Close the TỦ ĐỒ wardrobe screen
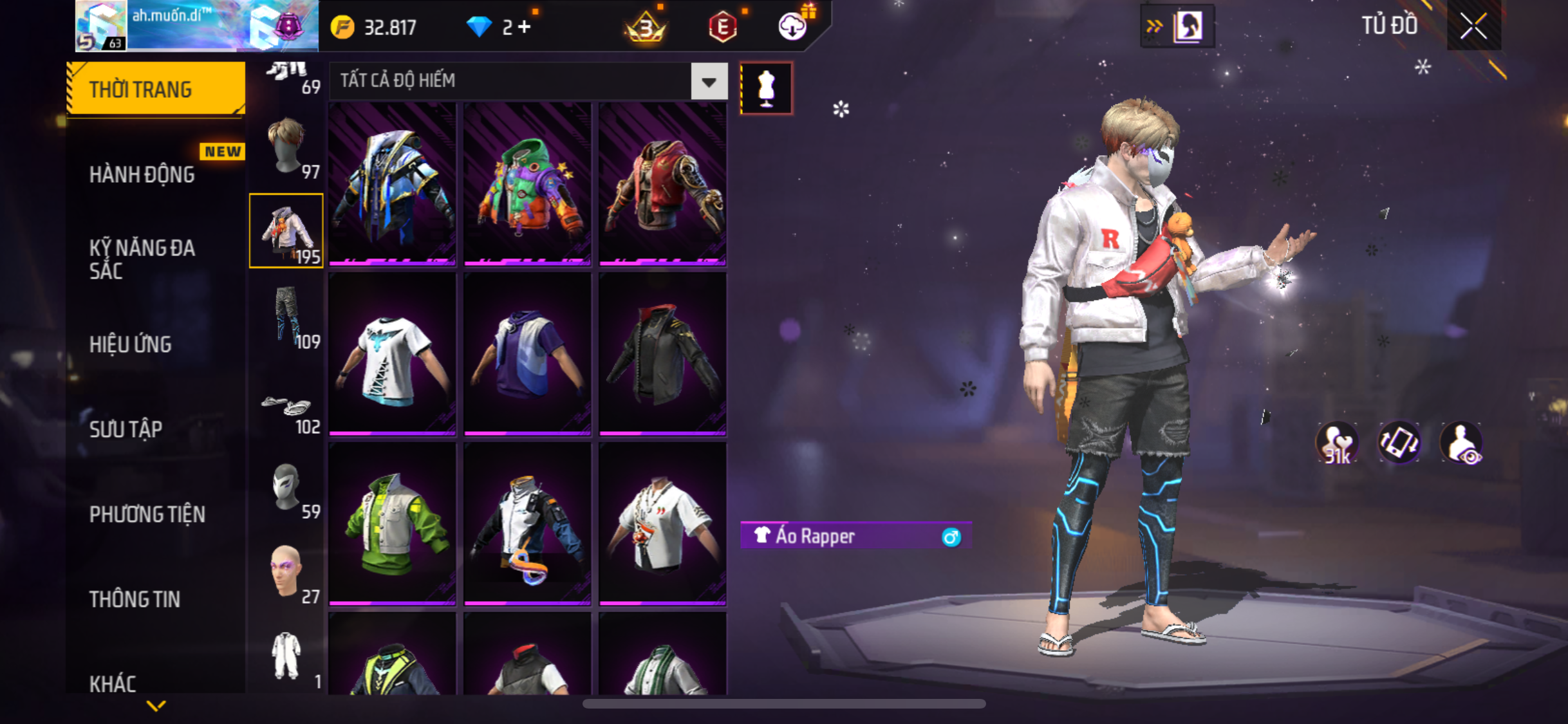This screenshot has width=1568, height=724. pyautogui.click(x=1473, y=26)
